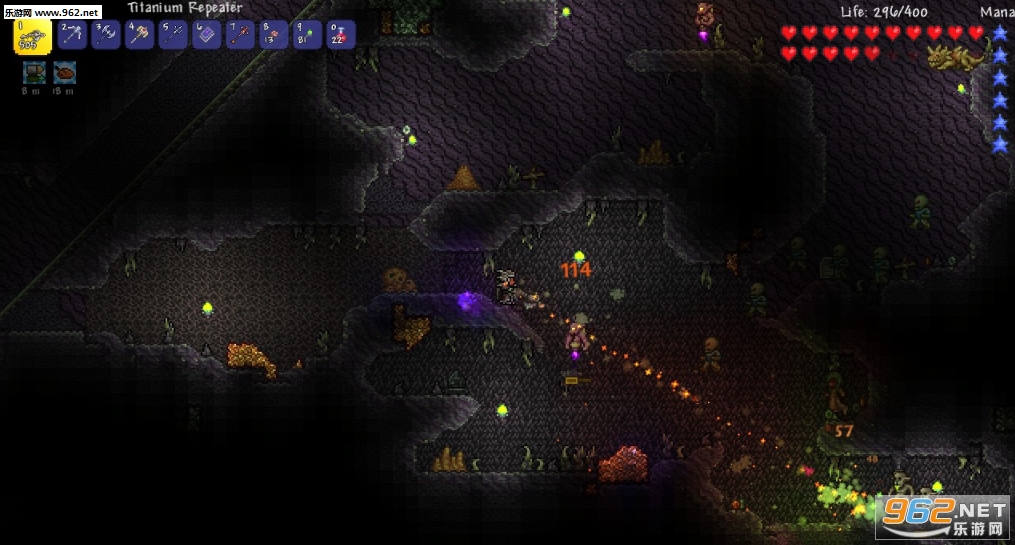
Task: Click the ammo box buff icon
Action: coord(34,72)
